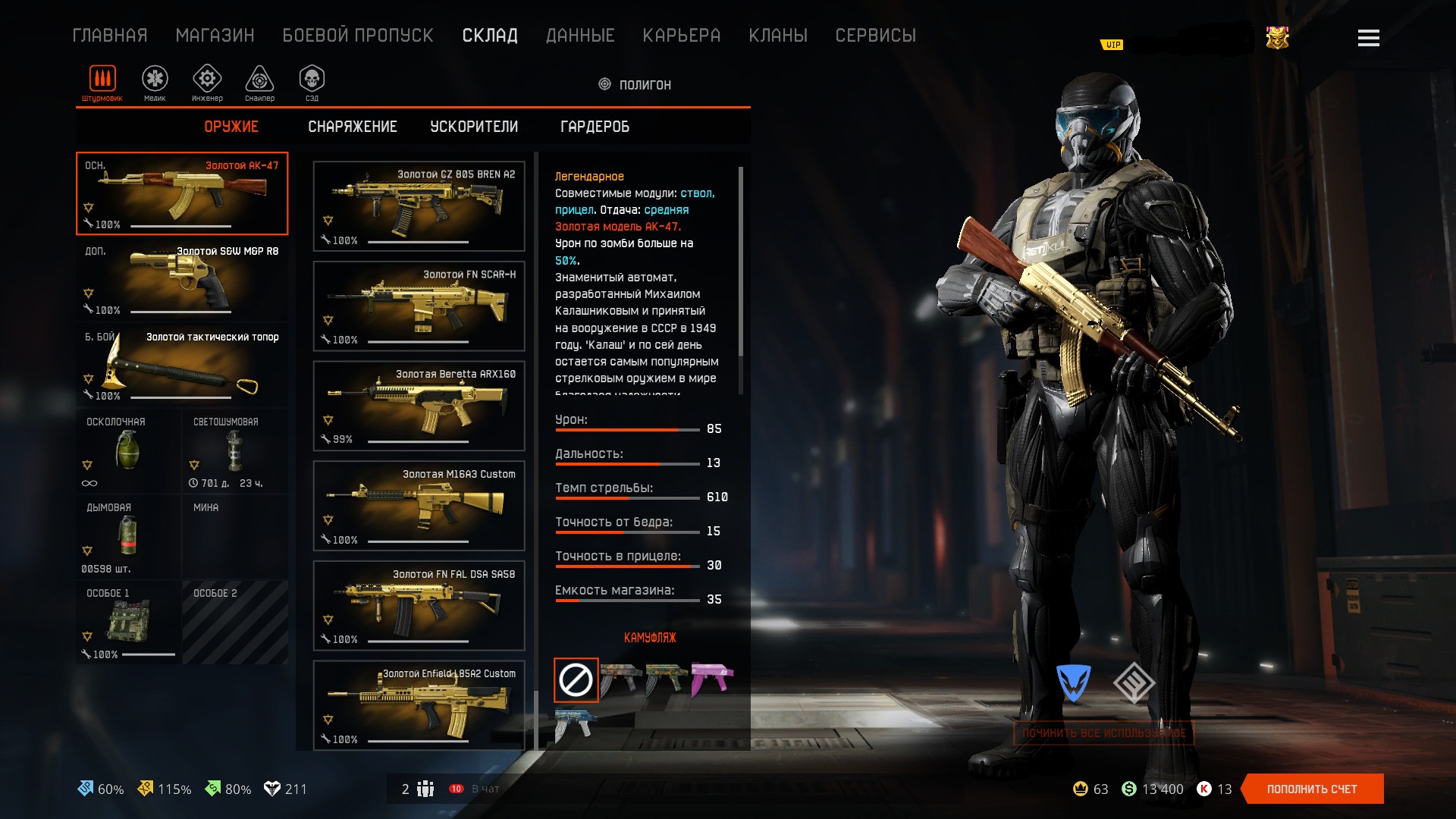The width and height of the screenshot is (1456, 819).
Task: Show the Ускорители tab
Action: [x=474, y=127]
